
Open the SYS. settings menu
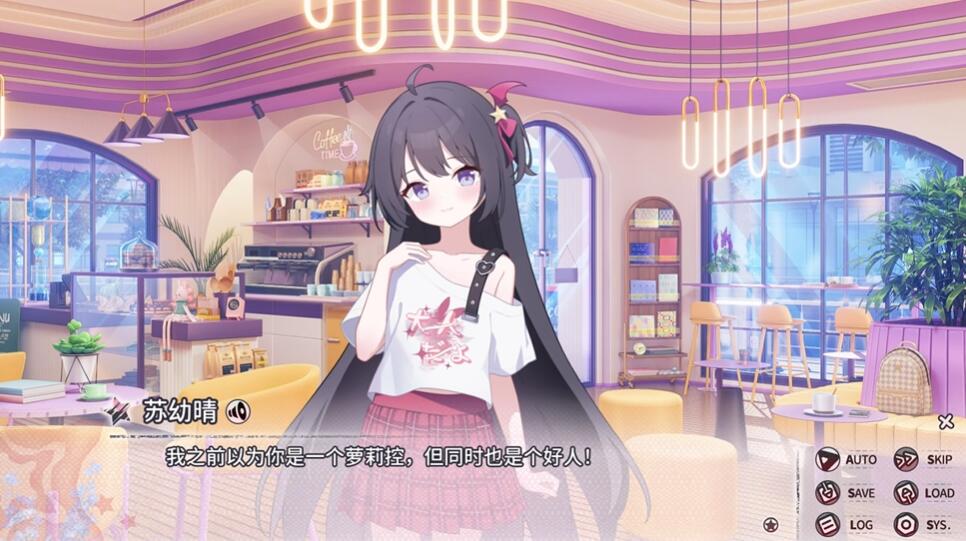coord(924,525)
